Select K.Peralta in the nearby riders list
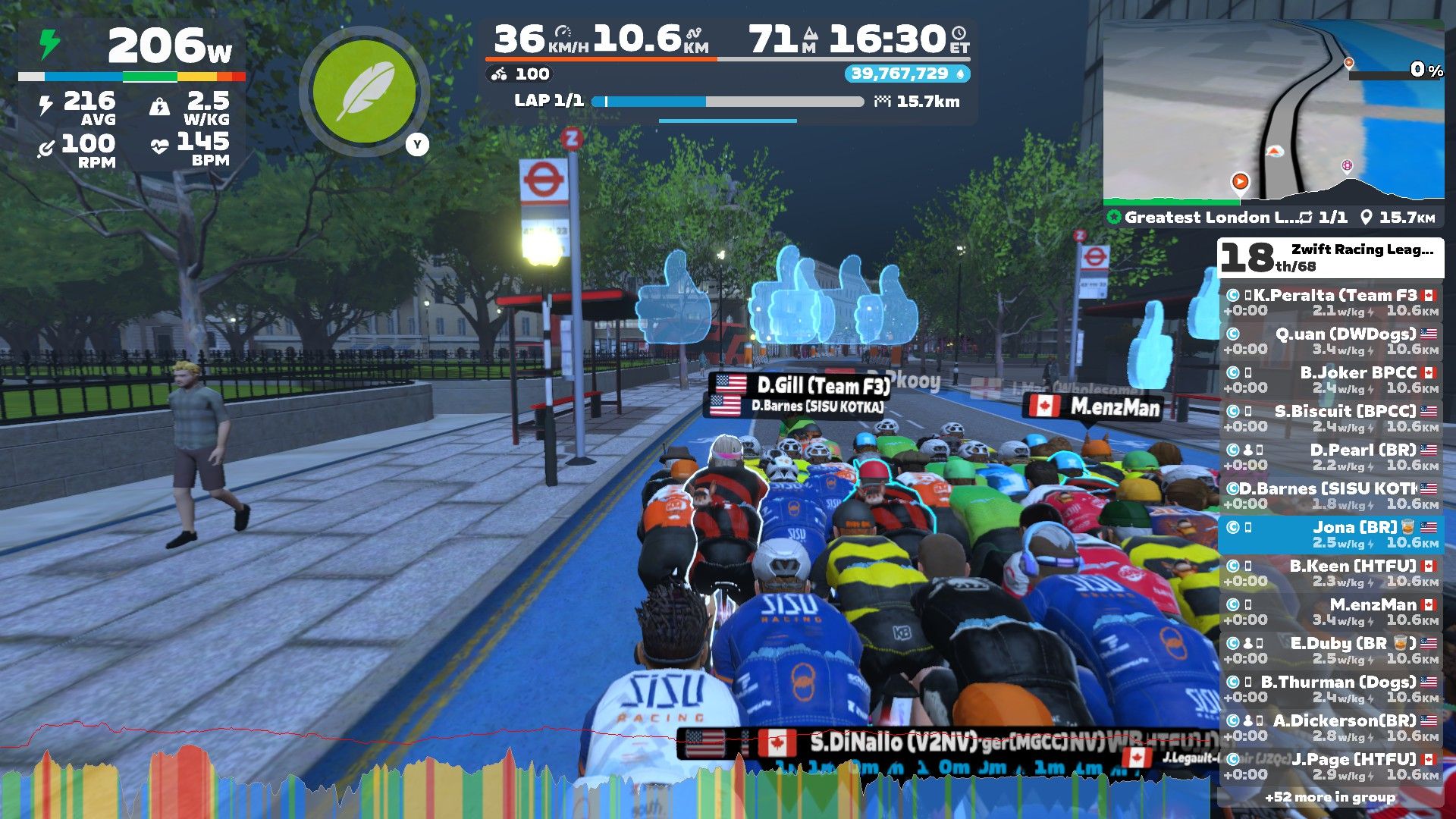The height and width of the screenshot is (819, 1456). [x=1331, y=302]
